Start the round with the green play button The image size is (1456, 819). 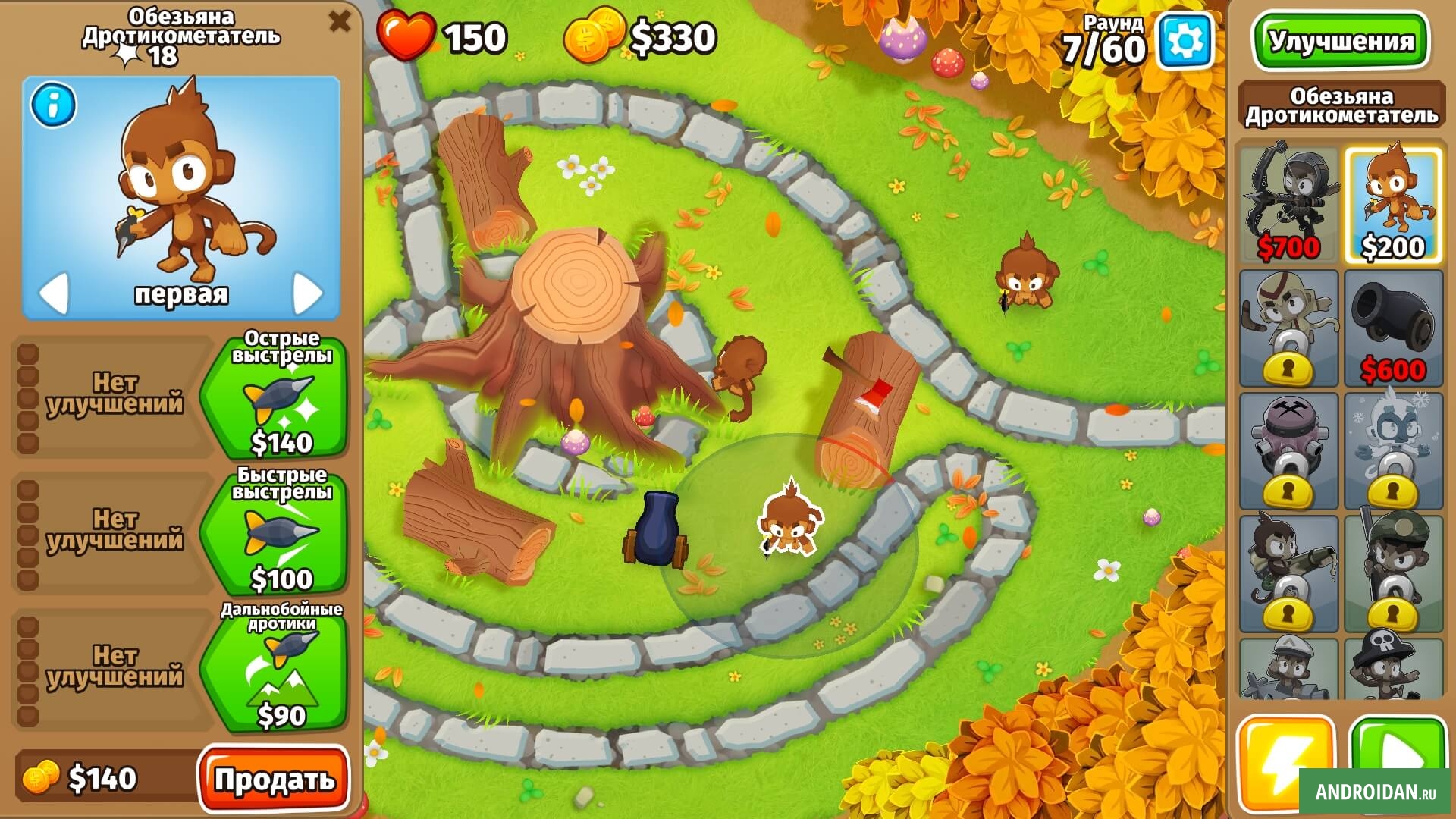click(x=1398, y=762)
